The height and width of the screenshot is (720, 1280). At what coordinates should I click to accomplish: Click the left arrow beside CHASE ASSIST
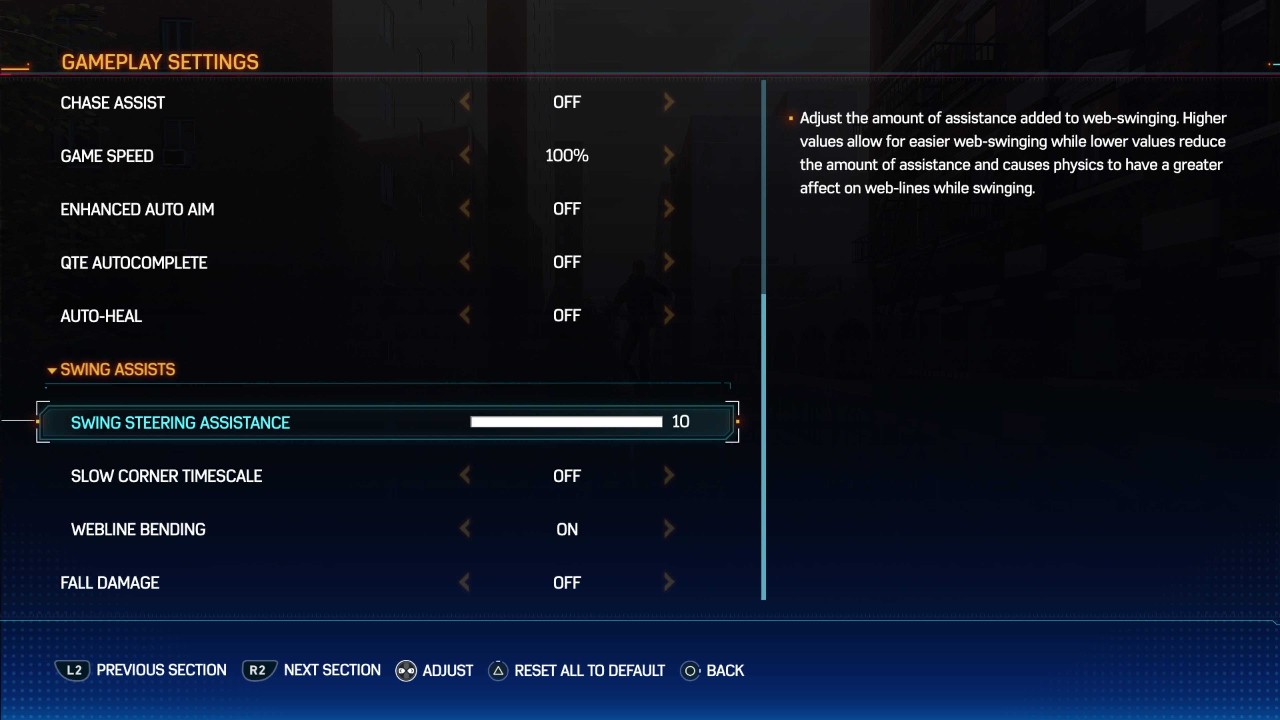pos(464,102)
